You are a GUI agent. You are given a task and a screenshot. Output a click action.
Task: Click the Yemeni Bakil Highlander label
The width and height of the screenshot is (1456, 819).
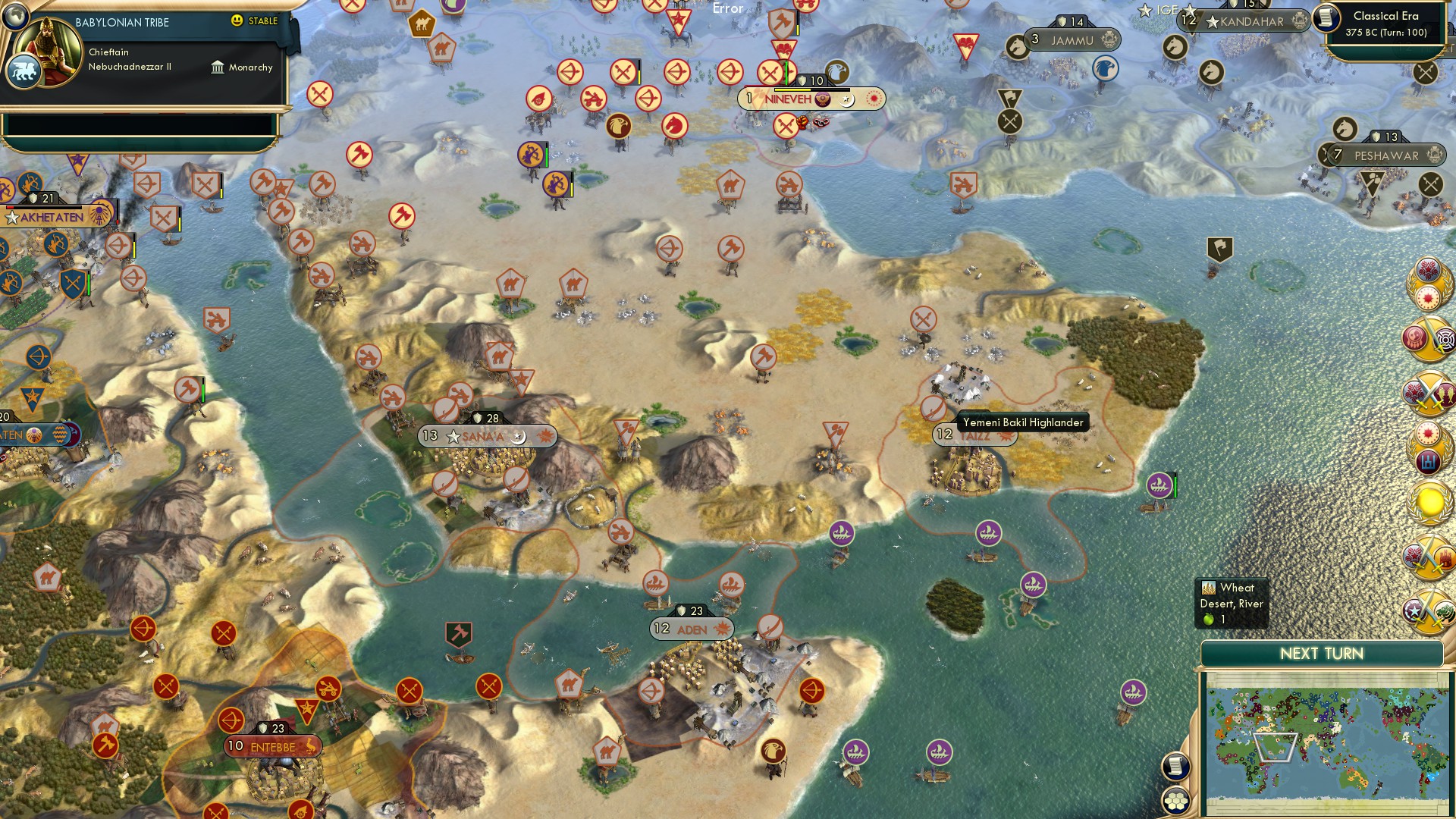coord(1024,422)
